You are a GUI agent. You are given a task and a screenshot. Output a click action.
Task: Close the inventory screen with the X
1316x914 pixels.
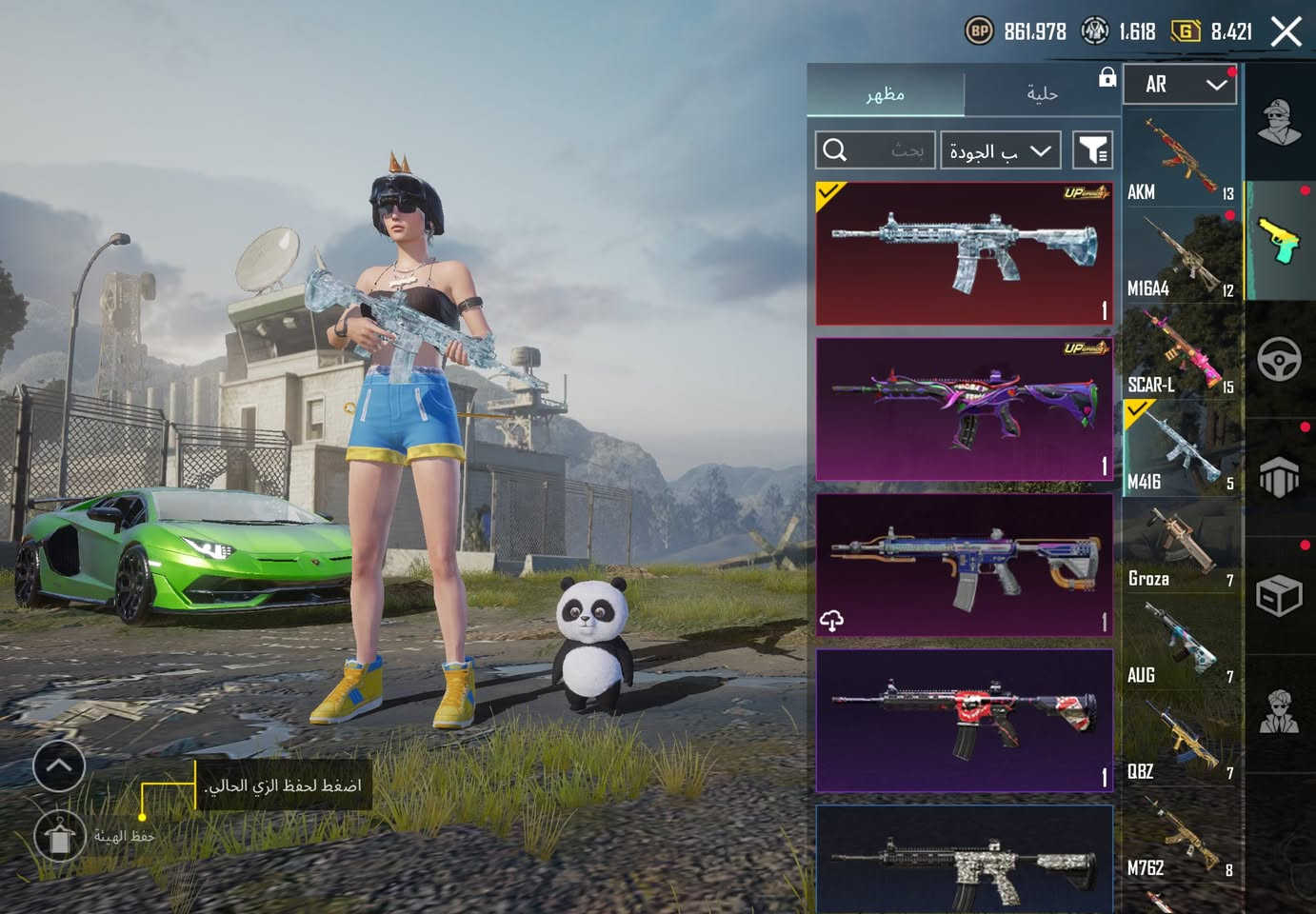pos(1286,31)
